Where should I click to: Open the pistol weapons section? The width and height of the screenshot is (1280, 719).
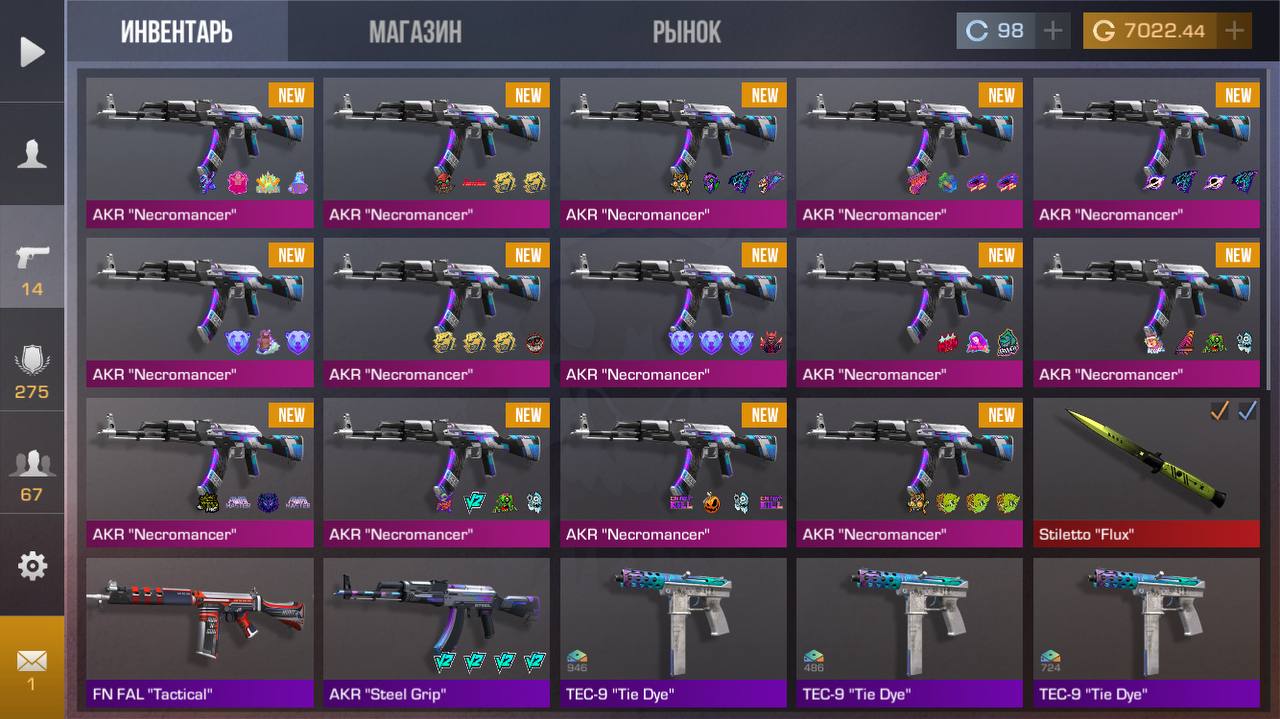pos(32,266)
